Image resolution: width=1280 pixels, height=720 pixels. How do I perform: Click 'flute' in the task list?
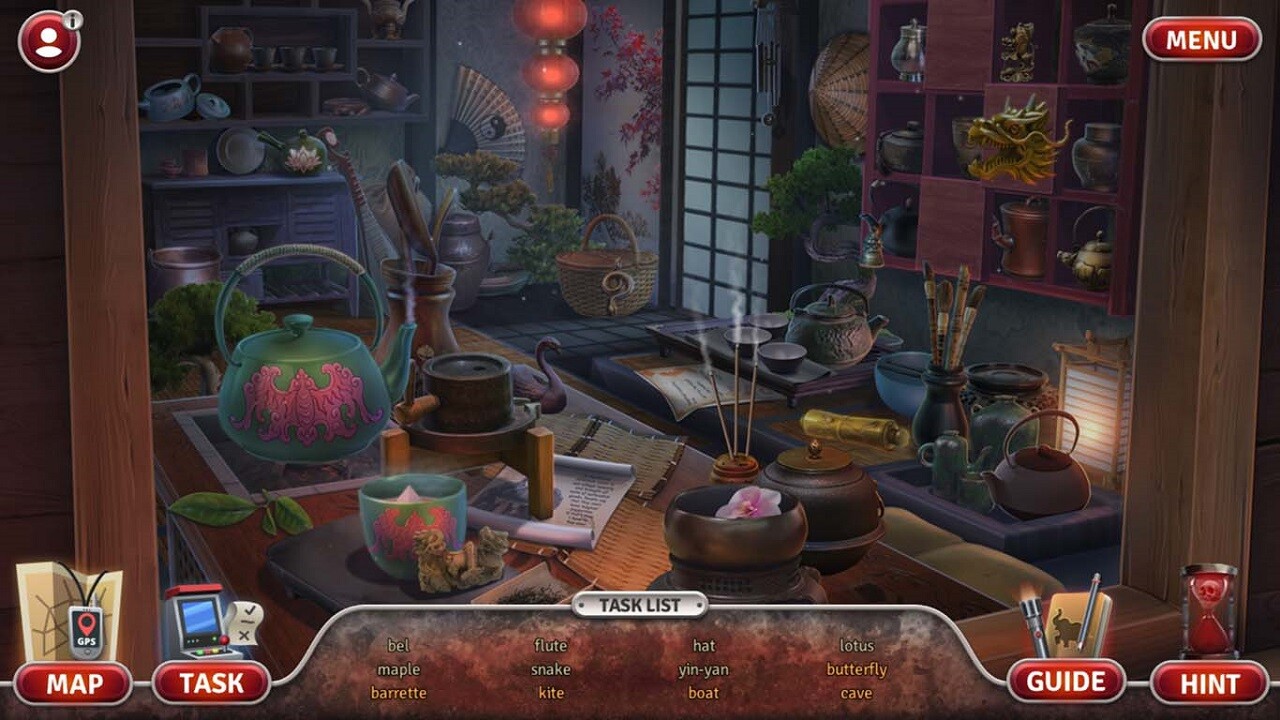553,643
